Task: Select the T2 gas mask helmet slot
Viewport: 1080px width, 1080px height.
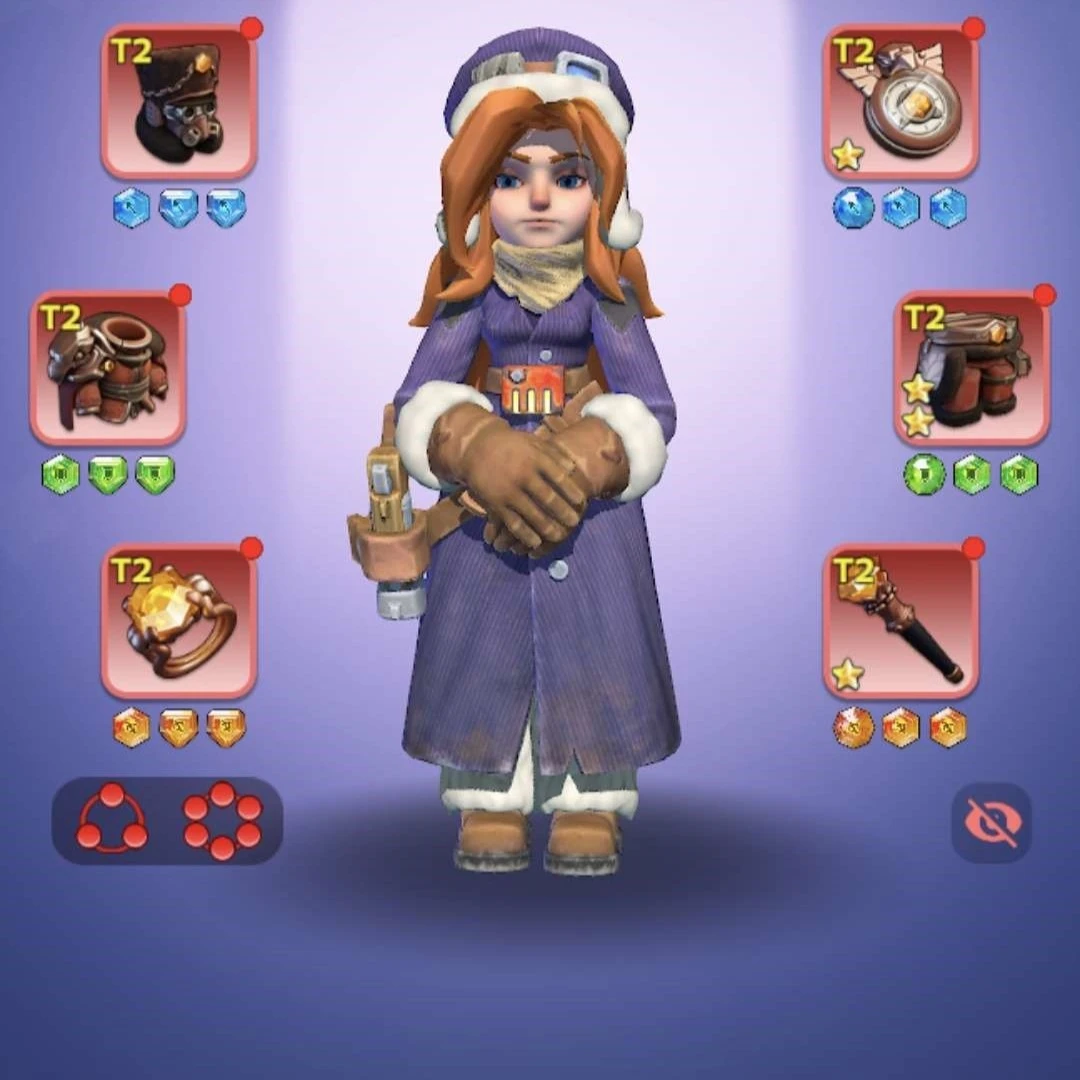Action: pyautogui.click(x=179, y=102)
